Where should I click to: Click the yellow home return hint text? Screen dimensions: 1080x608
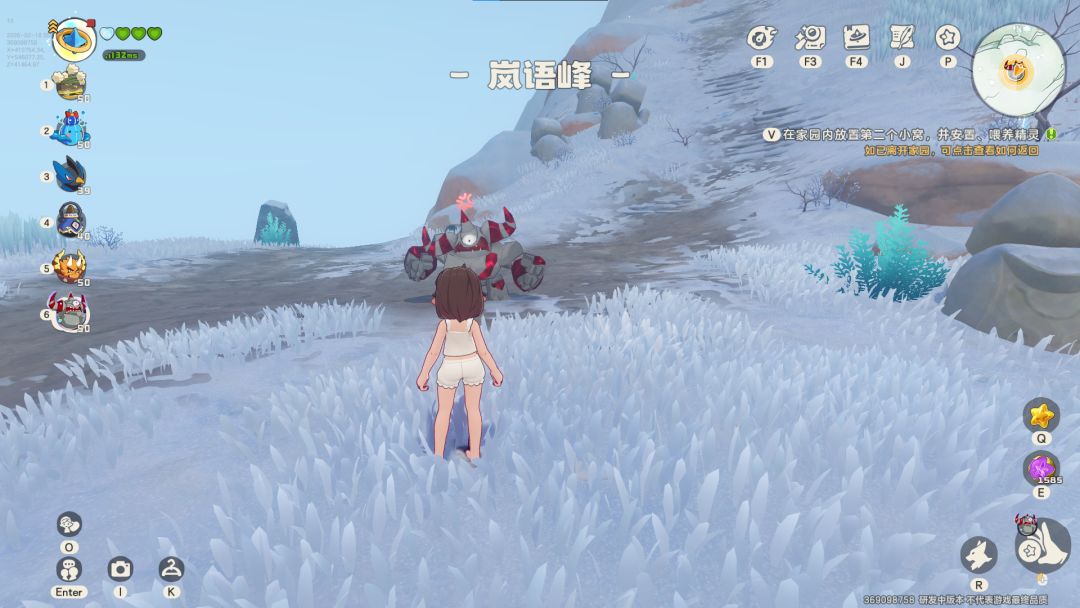(950, 150)
